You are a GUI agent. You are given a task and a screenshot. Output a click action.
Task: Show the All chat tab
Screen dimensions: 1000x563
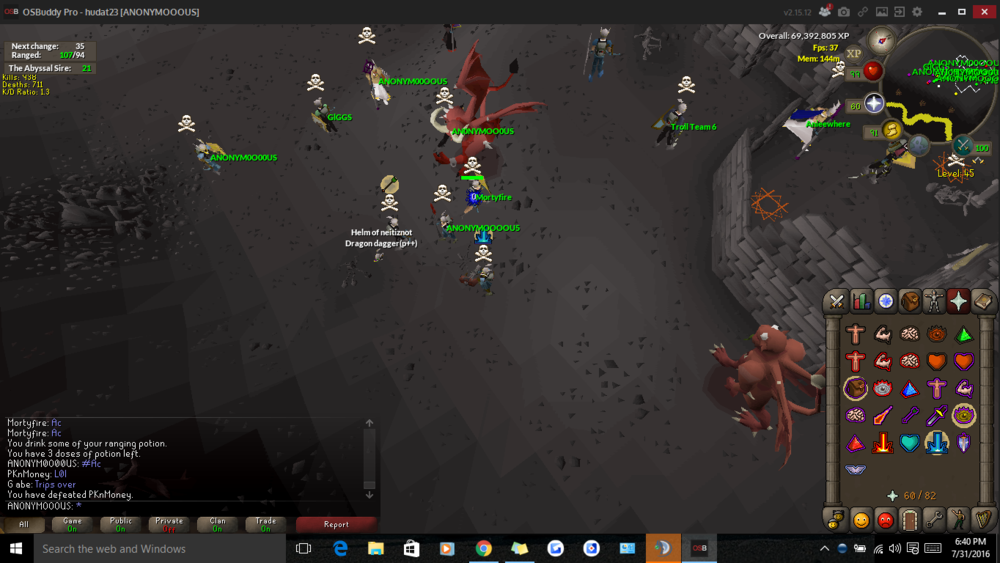point(24,524)
